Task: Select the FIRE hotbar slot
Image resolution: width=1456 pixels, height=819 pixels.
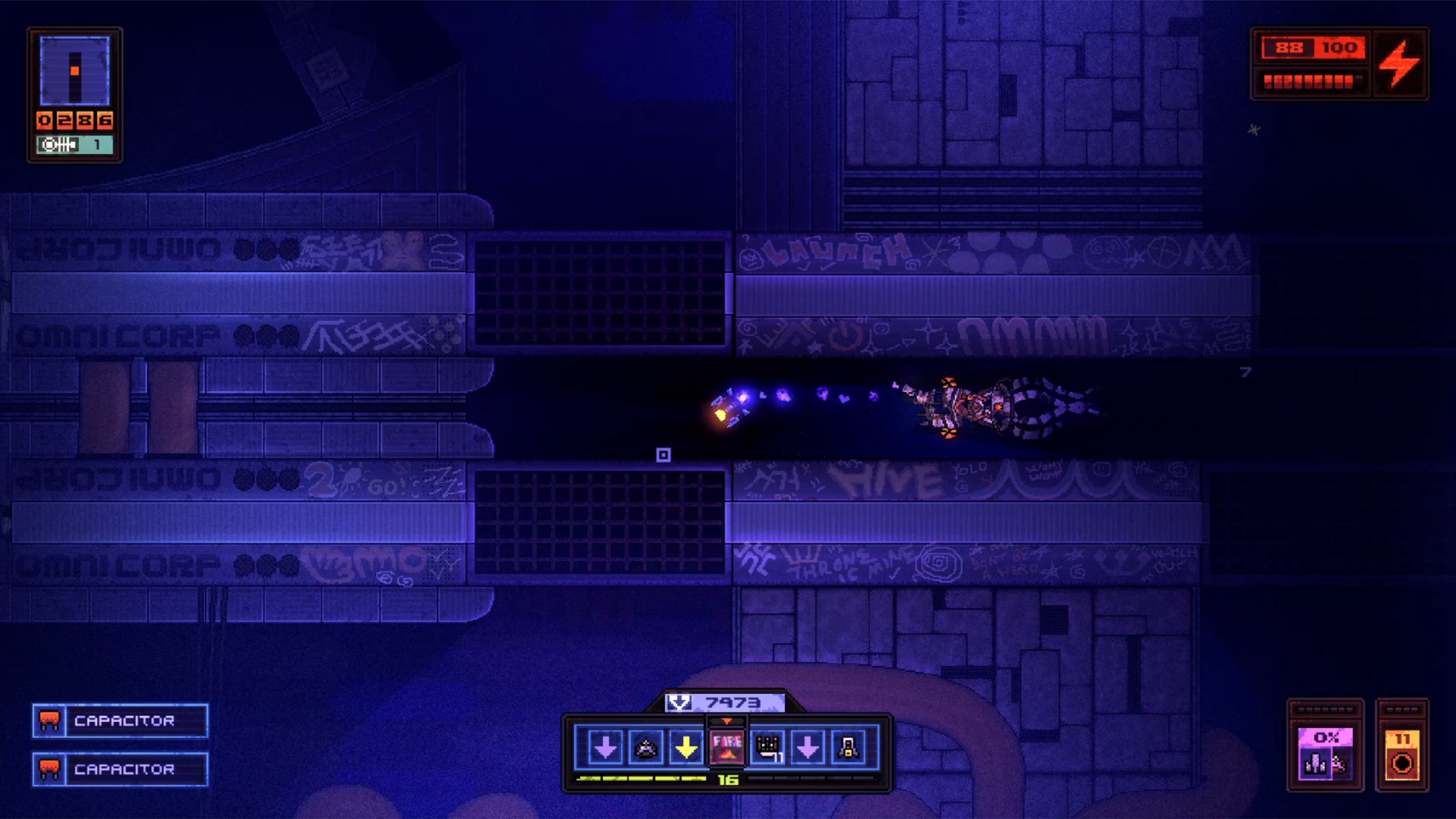Action: tap(726, 747)
